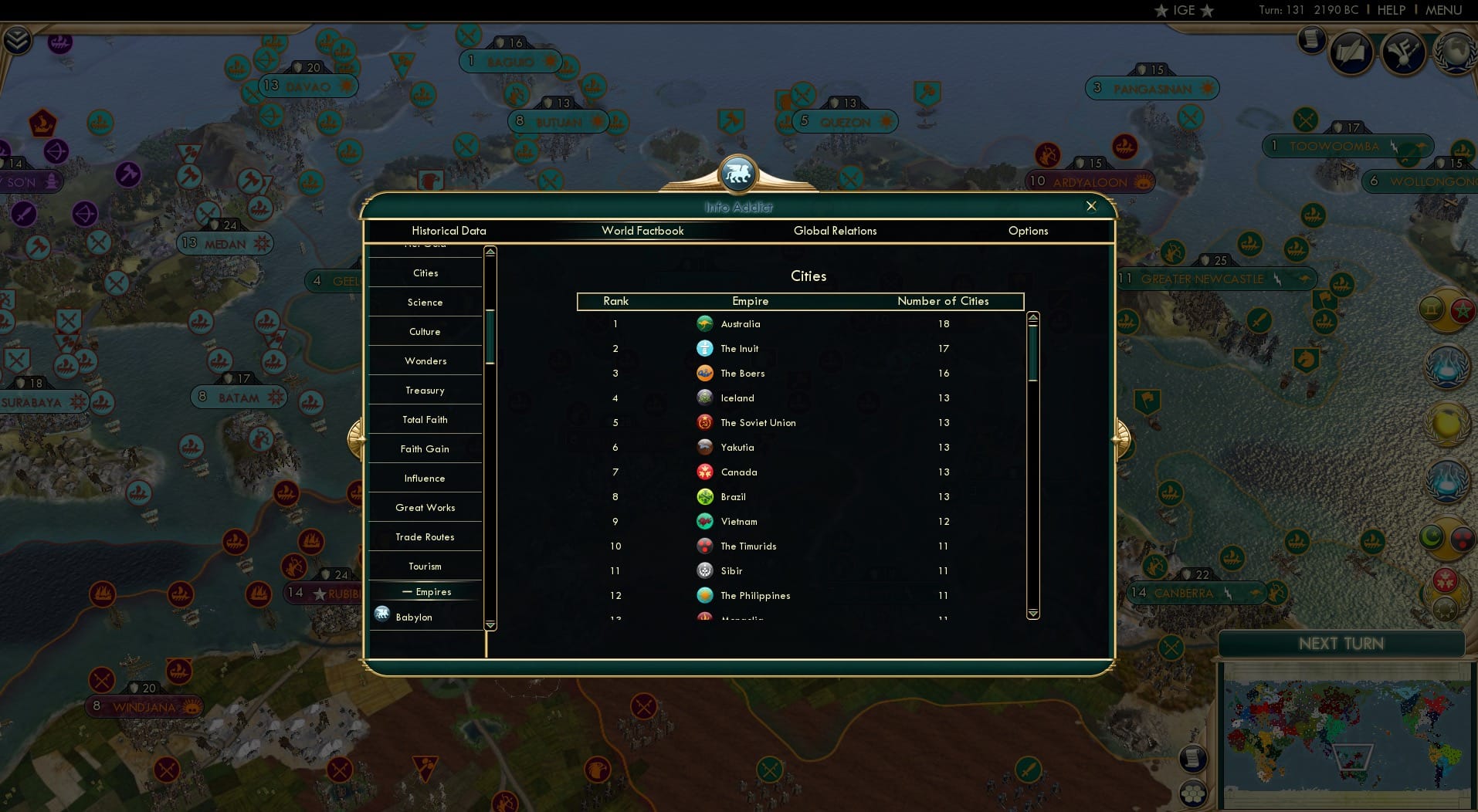The image size is (1478, 812).
Task: Switch to the Global Relations tab
Action: [835, 231]
